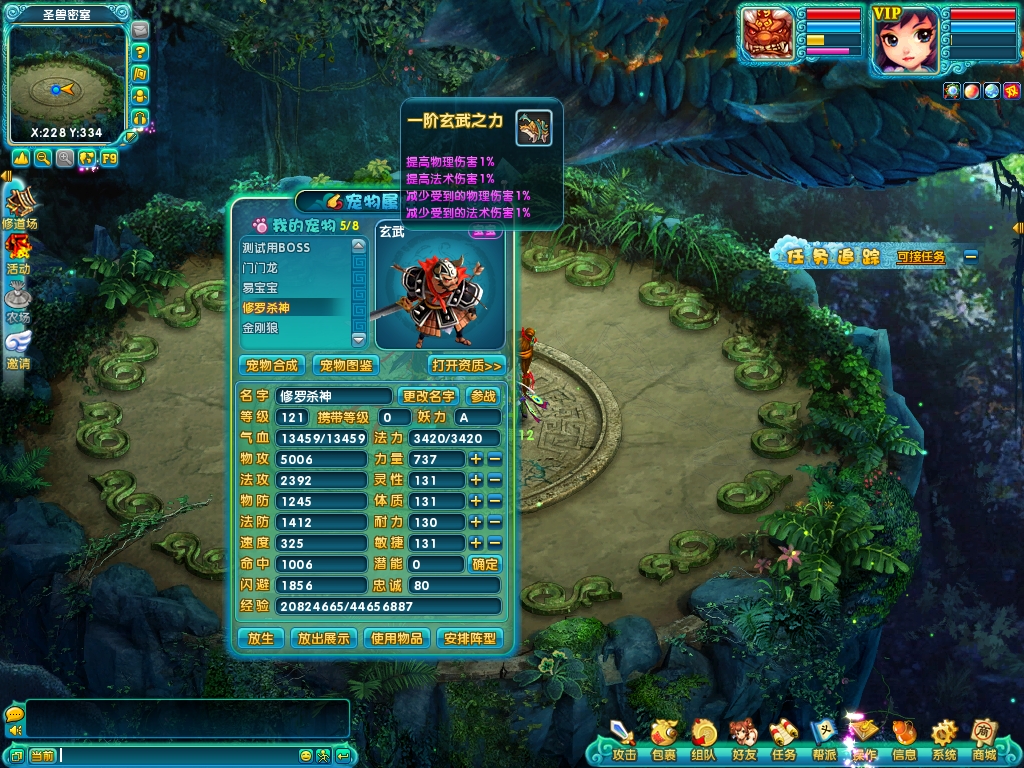Open the 商城 shop from the bottom bar
1024x768 pixels.
click(x=984, y=739)
